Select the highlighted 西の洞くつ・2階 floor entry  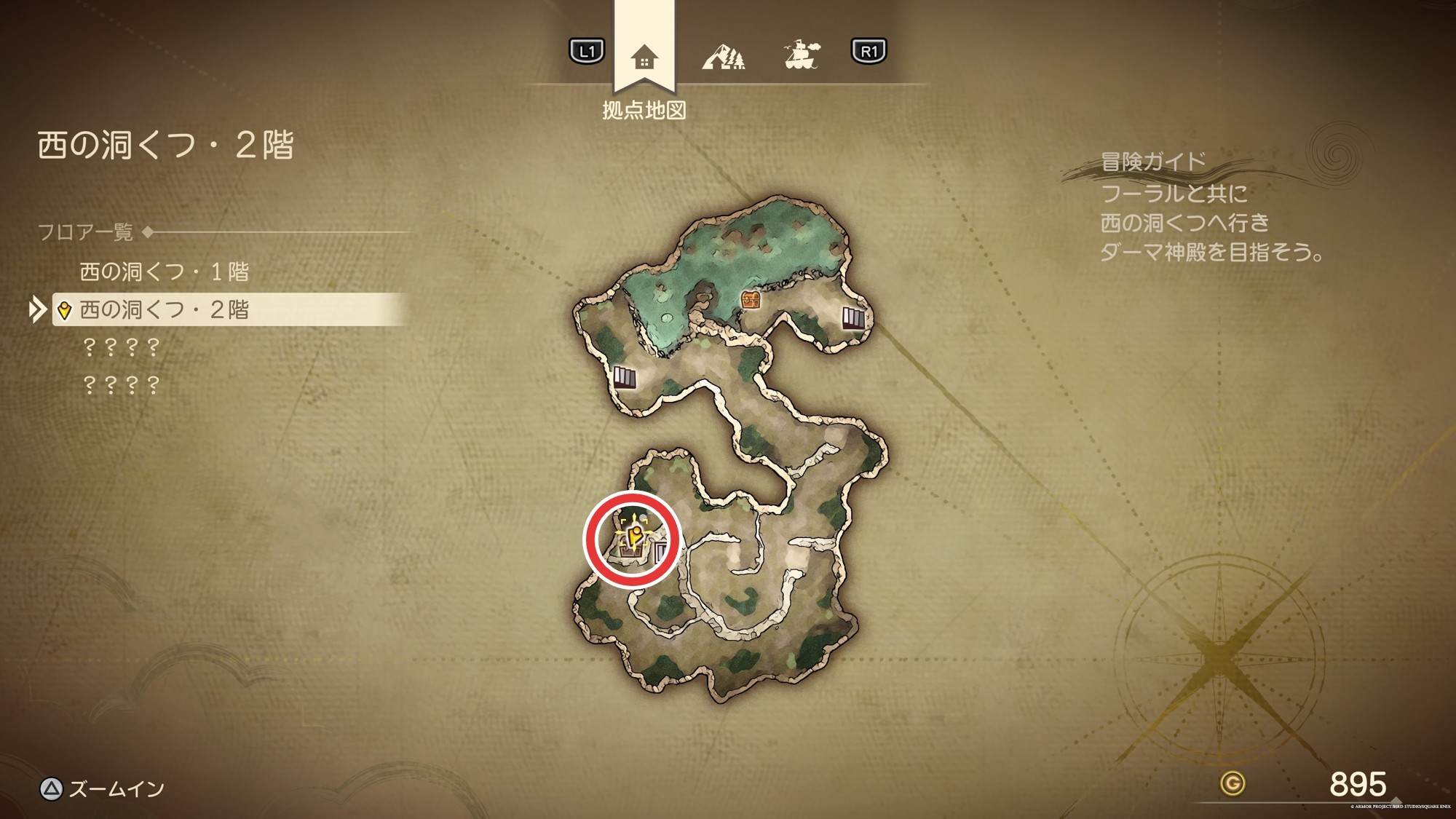click(164, 310)
